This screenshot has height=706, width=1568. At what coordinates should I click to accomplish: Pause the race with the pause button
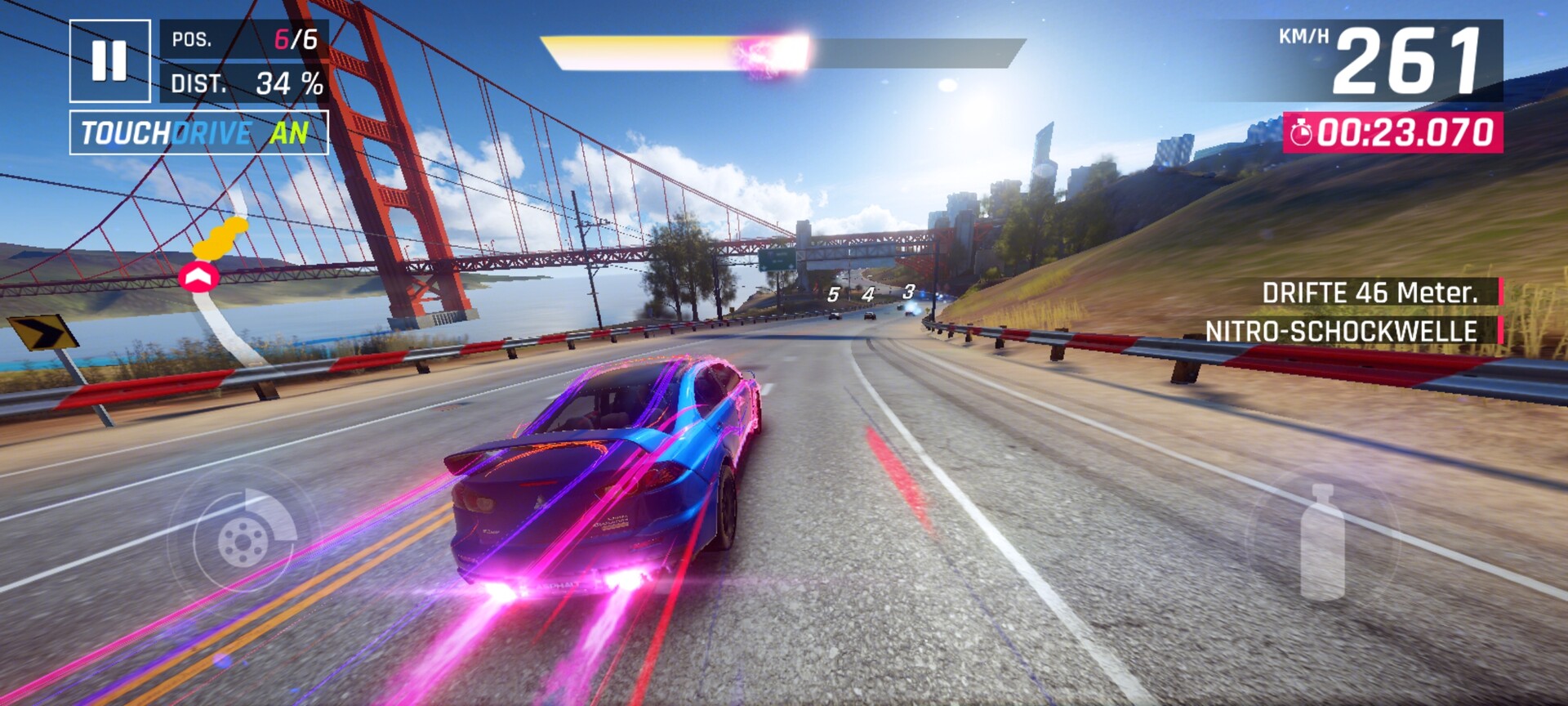point(109,60)
